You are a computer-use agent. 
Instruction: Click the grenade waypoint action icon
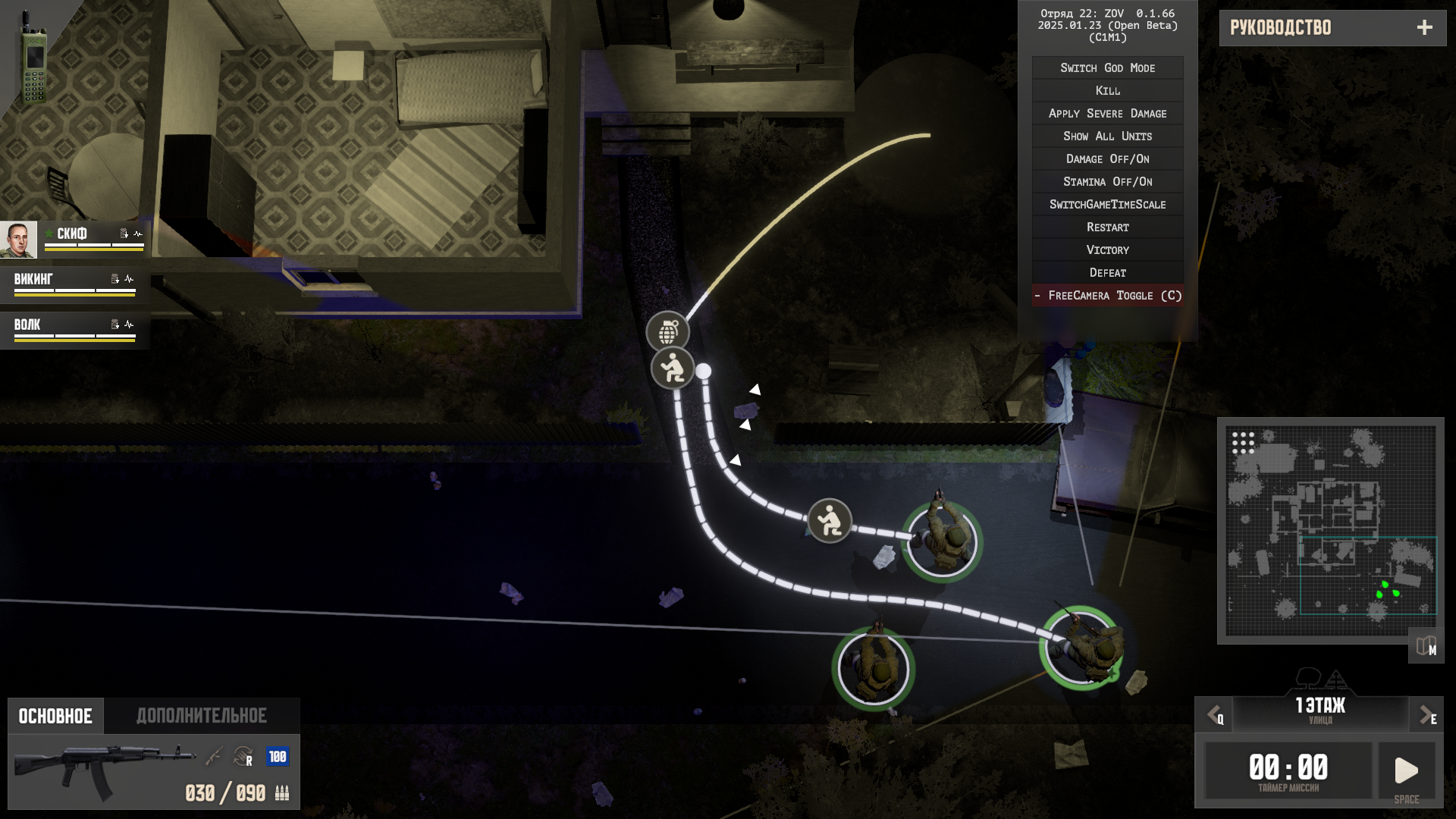click(x=667, y=331)
